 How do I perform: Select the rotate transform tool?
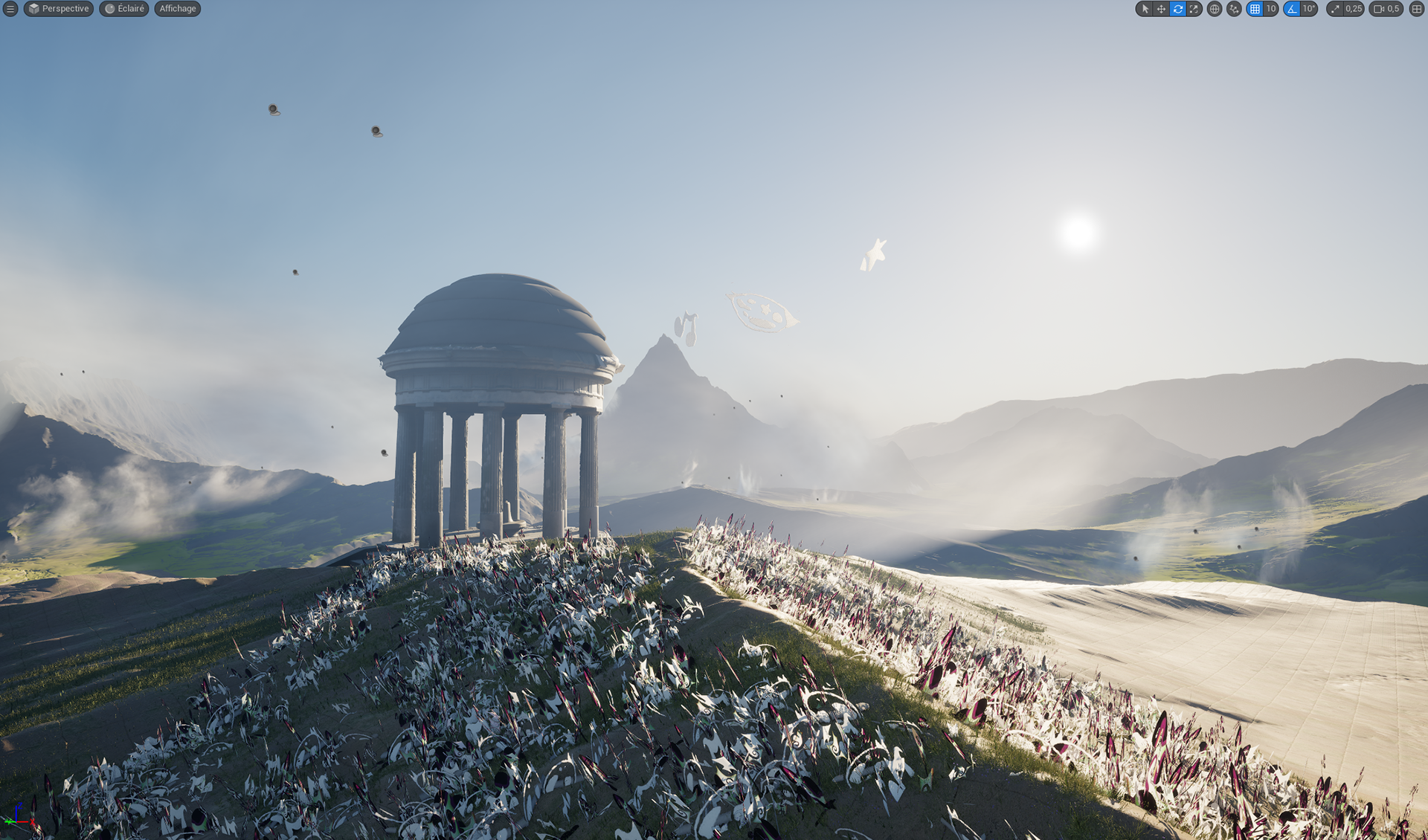pos(1177,9)
